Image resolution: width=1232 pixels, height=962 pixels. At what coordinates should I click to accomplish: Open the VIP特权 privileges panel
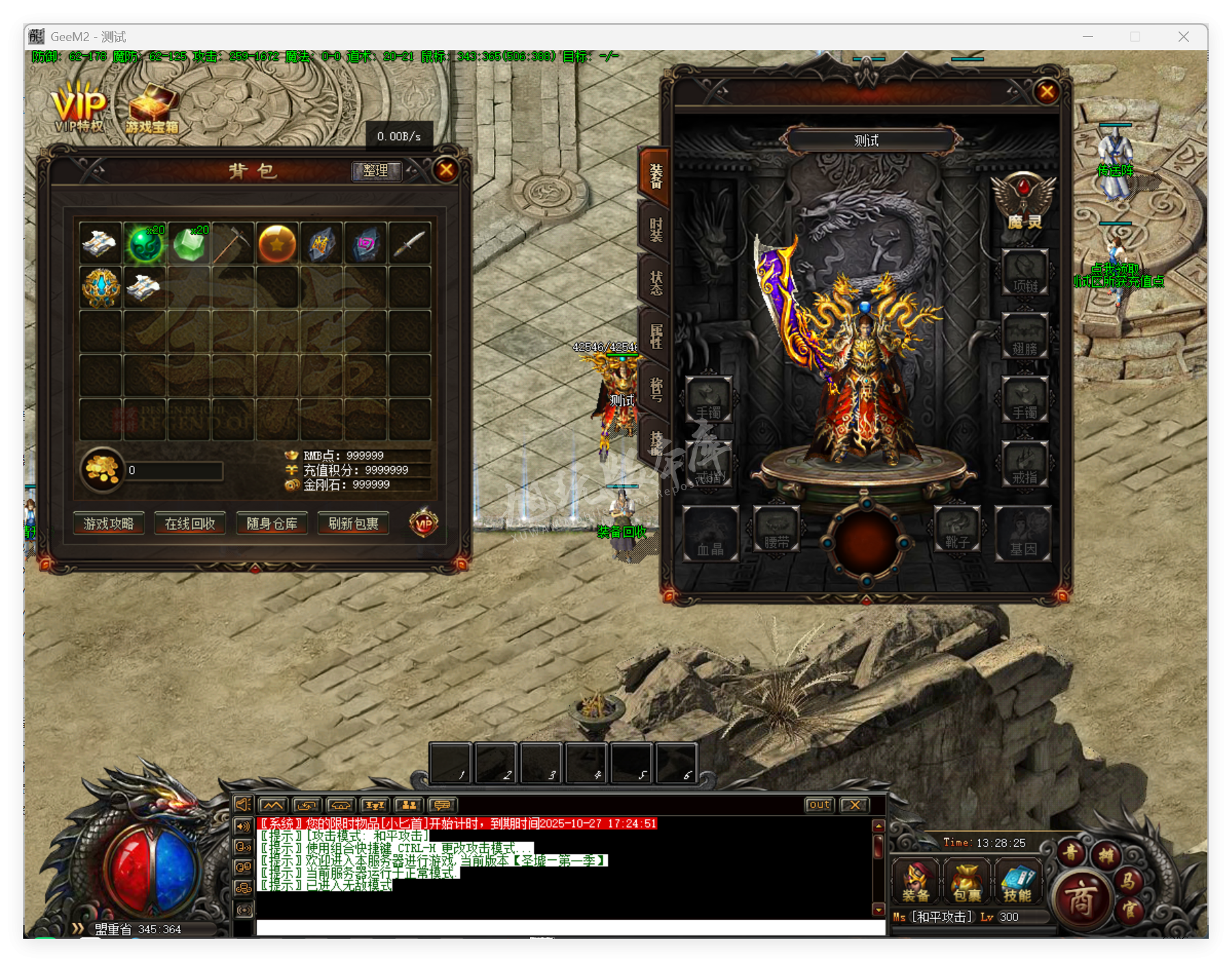[77, 106]
